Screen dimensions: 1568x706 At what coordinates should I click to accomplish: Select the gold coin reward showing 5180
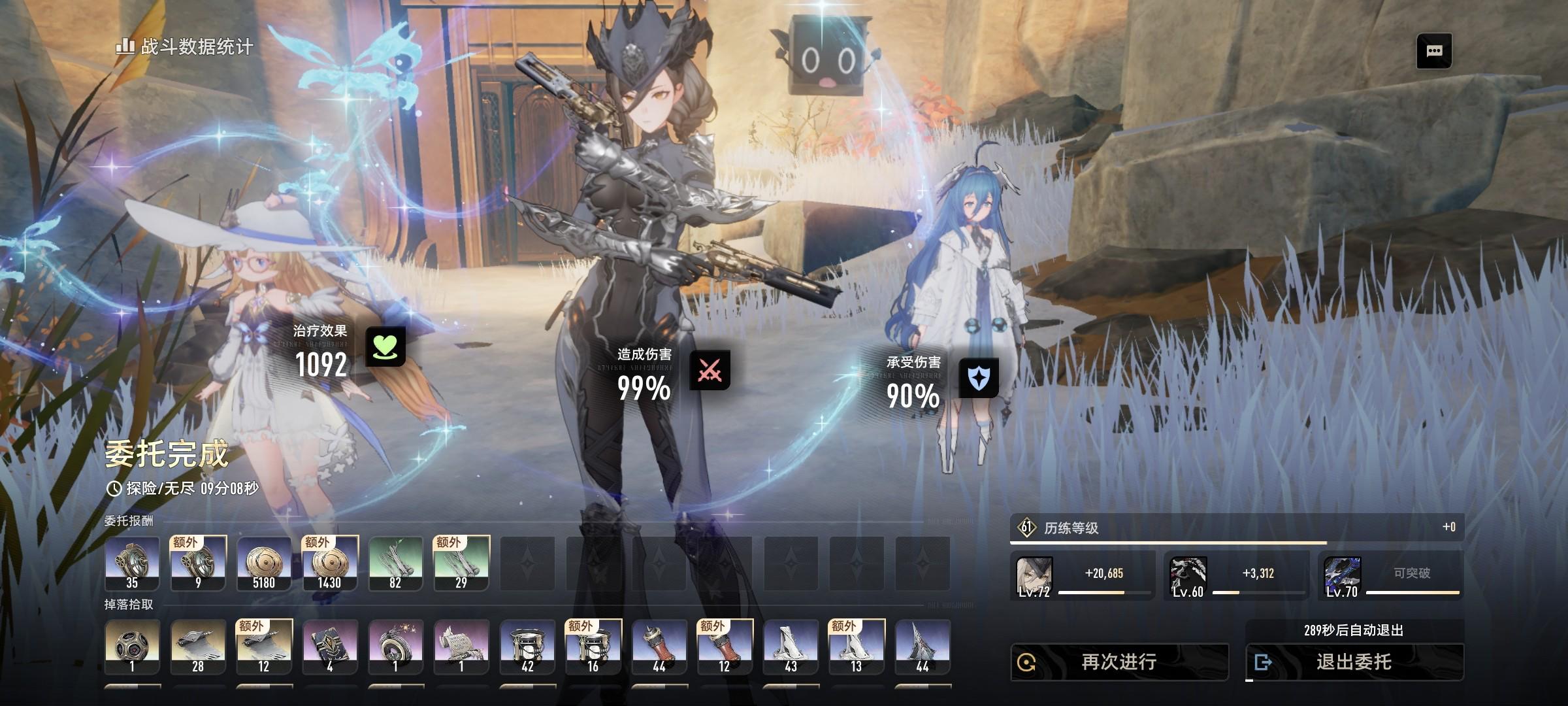[x=264, y=563]
